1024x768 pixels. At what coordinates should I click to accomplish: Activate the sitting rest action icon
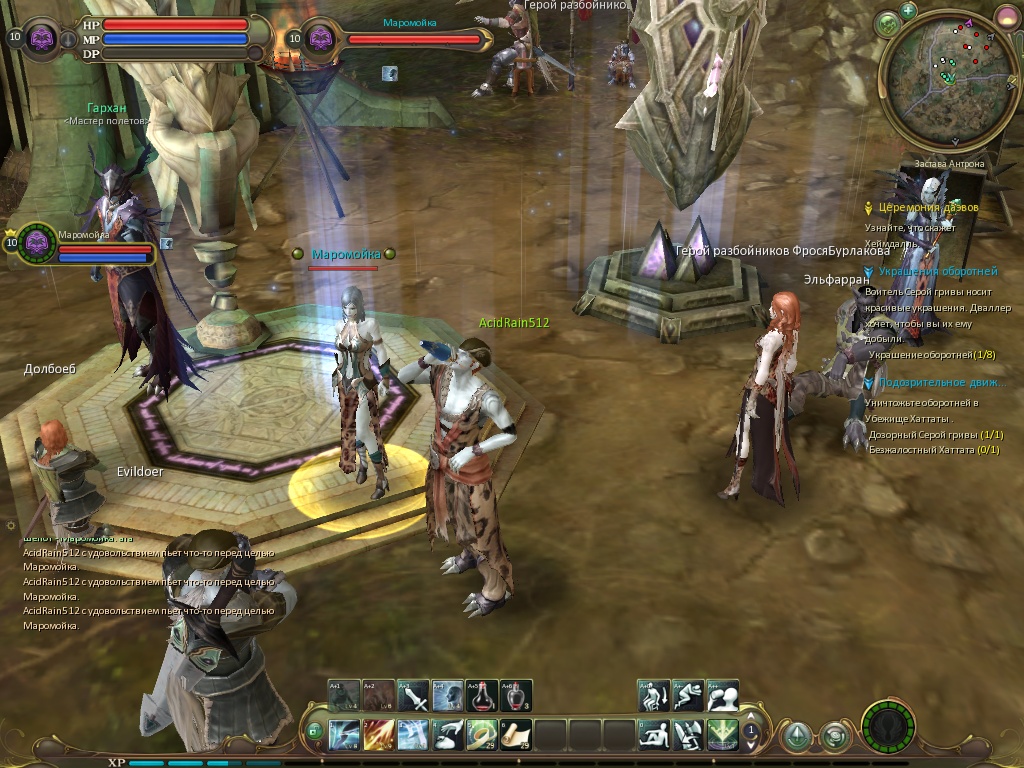tap(655, 735)
